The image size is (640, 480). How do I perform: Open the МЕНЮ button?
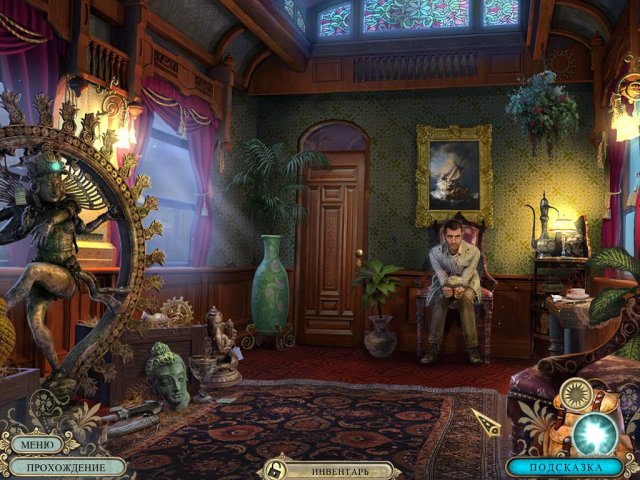[x=34, y=445]
